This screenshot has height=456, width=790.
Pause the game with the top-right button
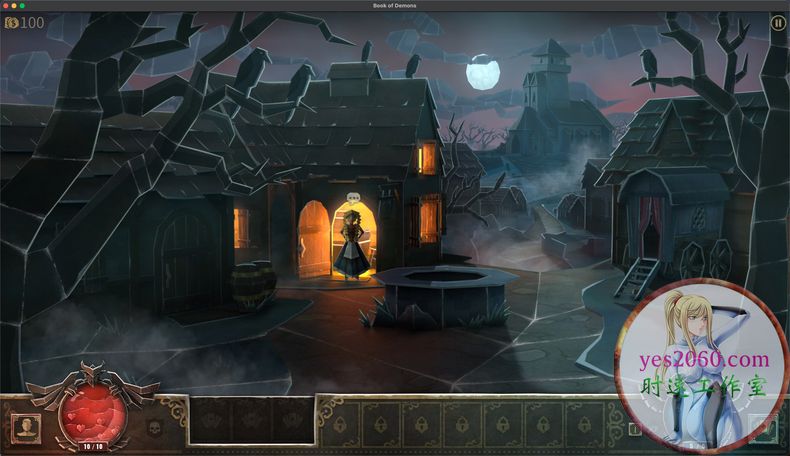[778, 23]
